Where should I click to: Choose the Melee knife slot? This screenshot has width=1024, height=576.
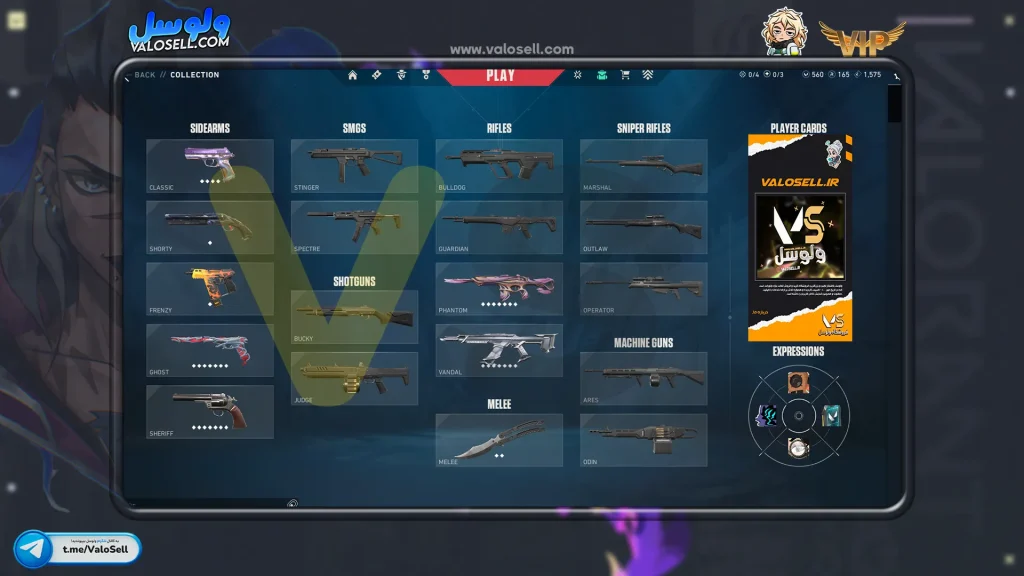(499, 440)
